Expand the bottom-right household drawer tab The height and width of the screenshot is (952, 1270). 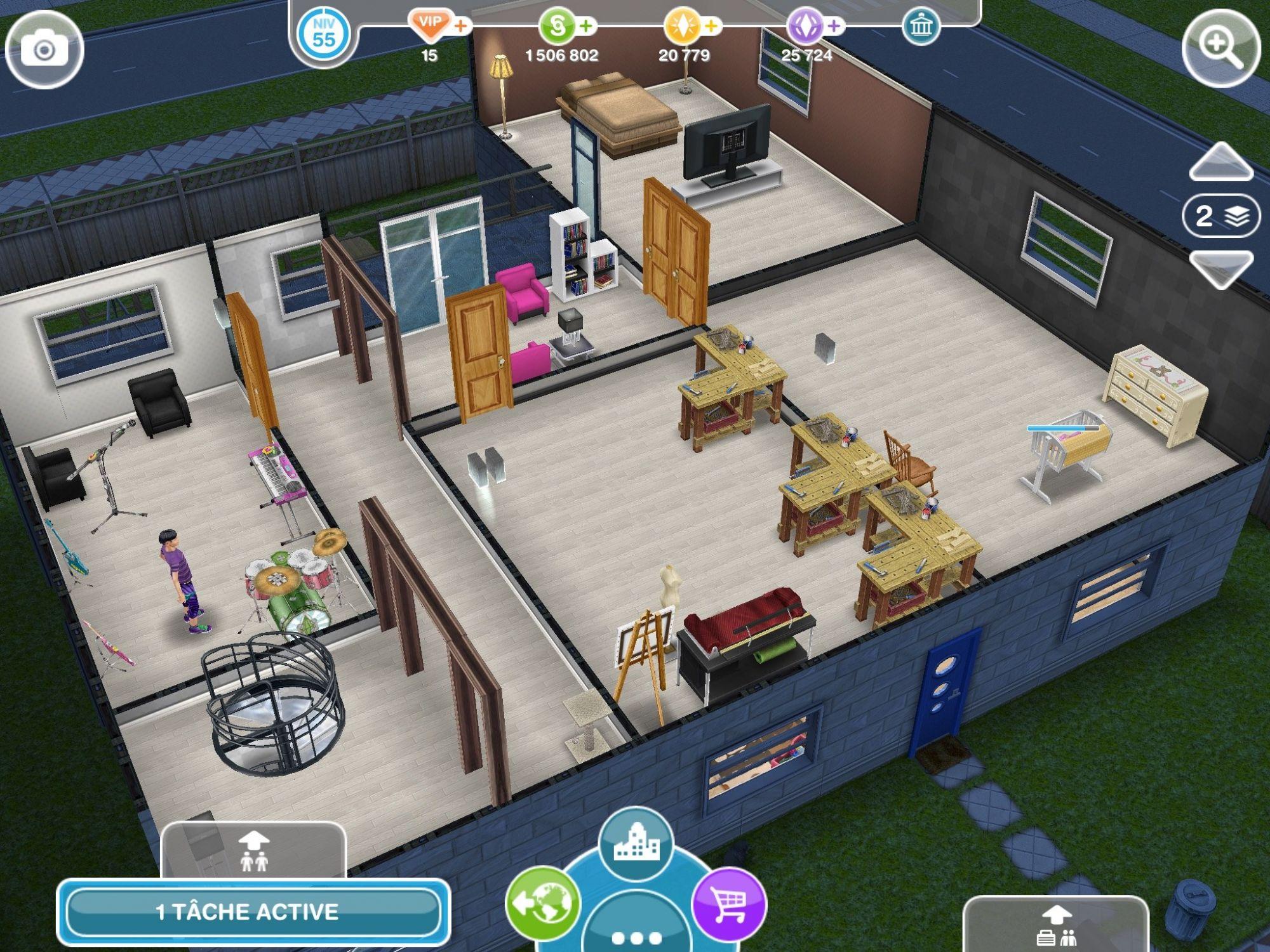tap(1055, 925)
